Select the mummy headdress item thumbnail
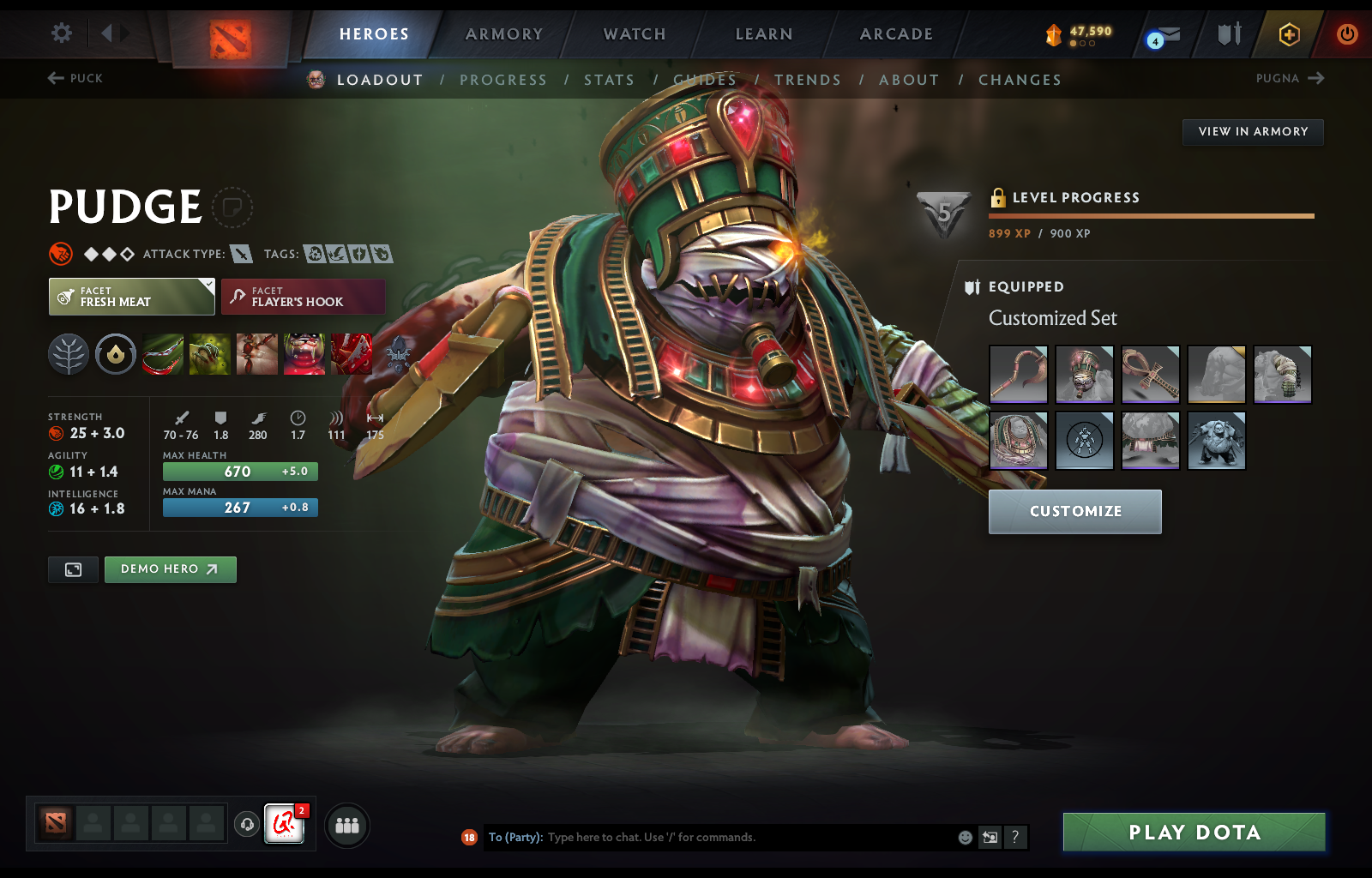The image size is (1372, 878). (x=1084, y=375)
